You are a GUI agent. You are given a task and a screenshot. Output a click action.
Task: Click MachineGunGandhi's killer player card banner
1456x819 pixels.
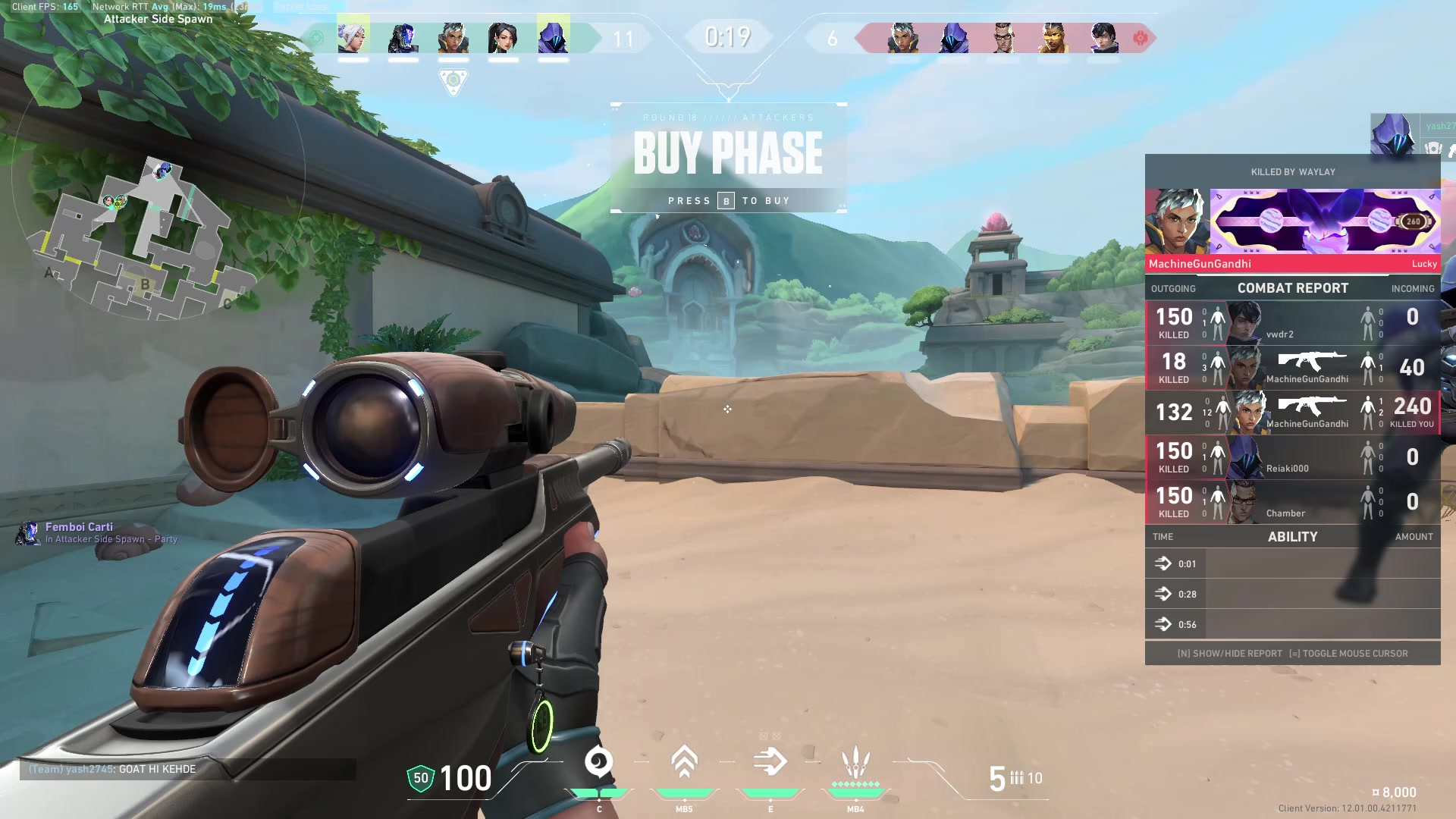[1324, 221]
